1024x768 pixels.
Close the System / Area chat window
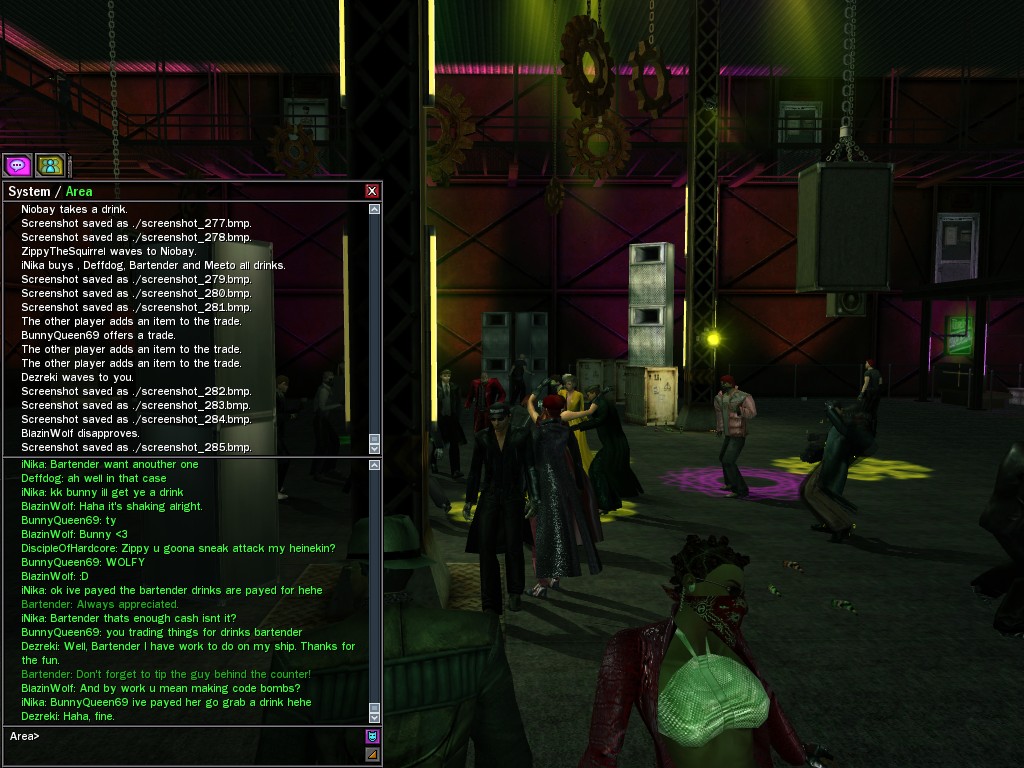[x=372, y=191]
